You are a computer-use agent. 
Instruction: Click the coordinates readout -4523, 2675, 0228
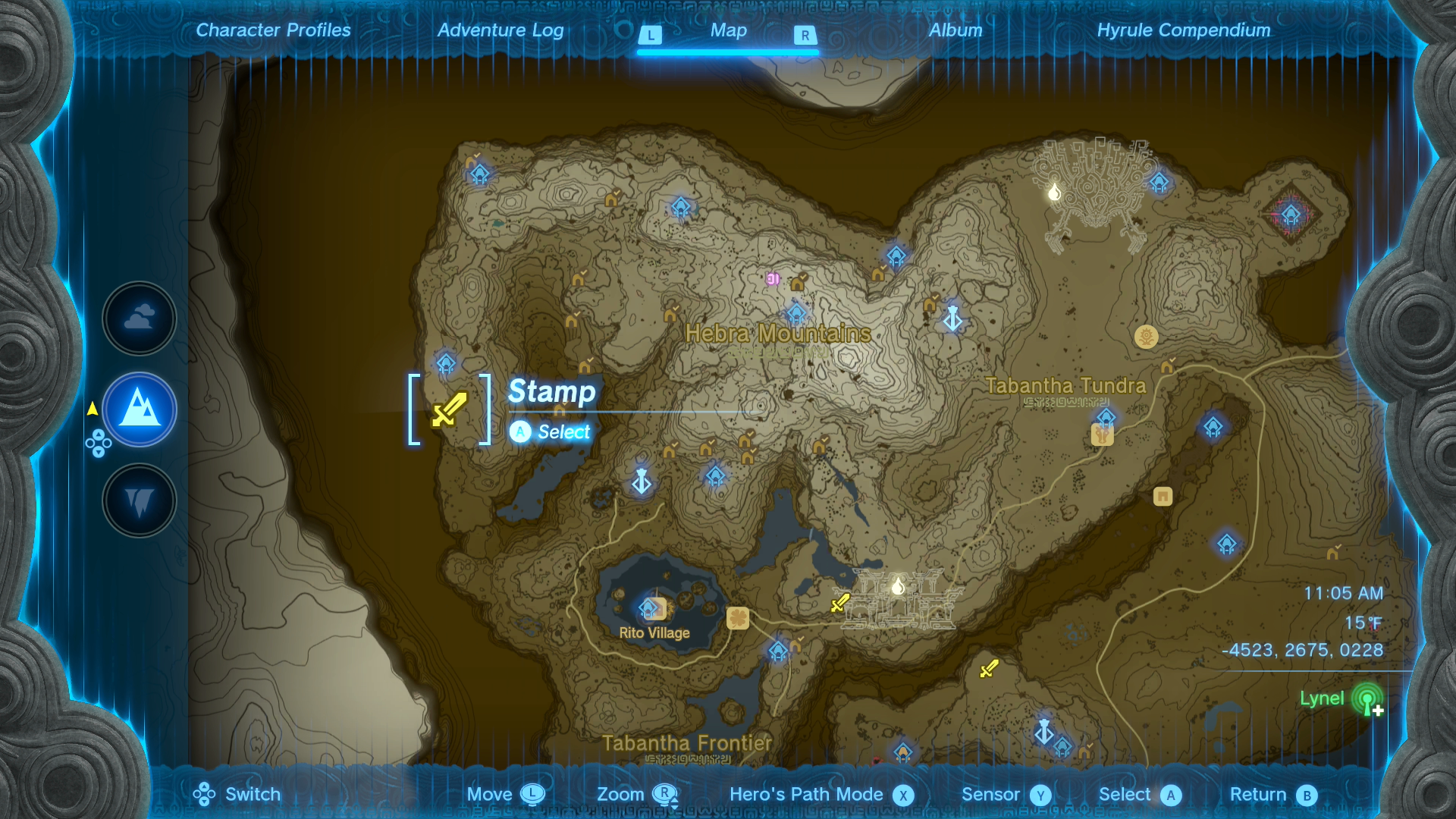coord(1304,650)
